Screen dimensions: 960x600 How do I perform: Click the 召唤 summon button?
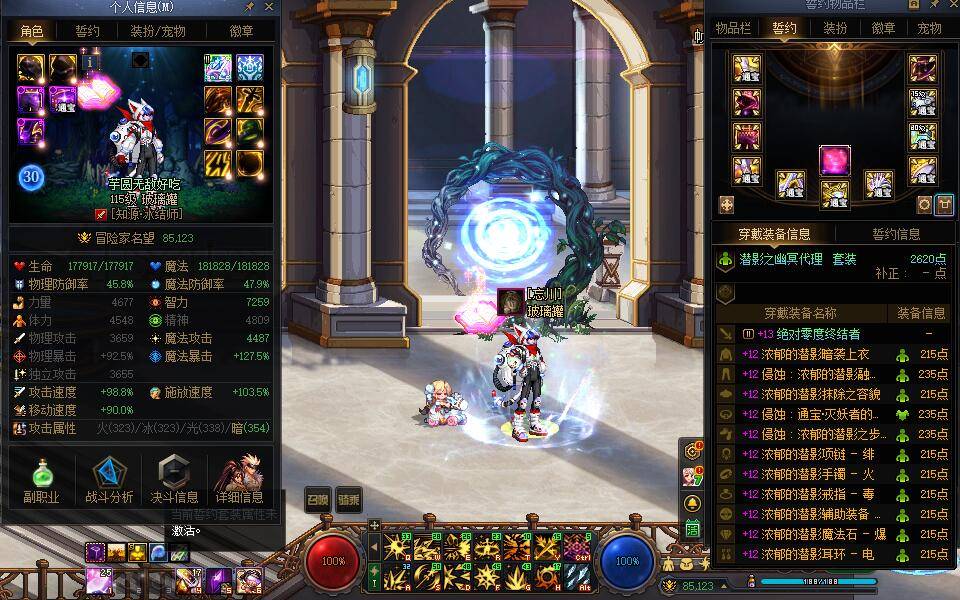click(317, 499)
